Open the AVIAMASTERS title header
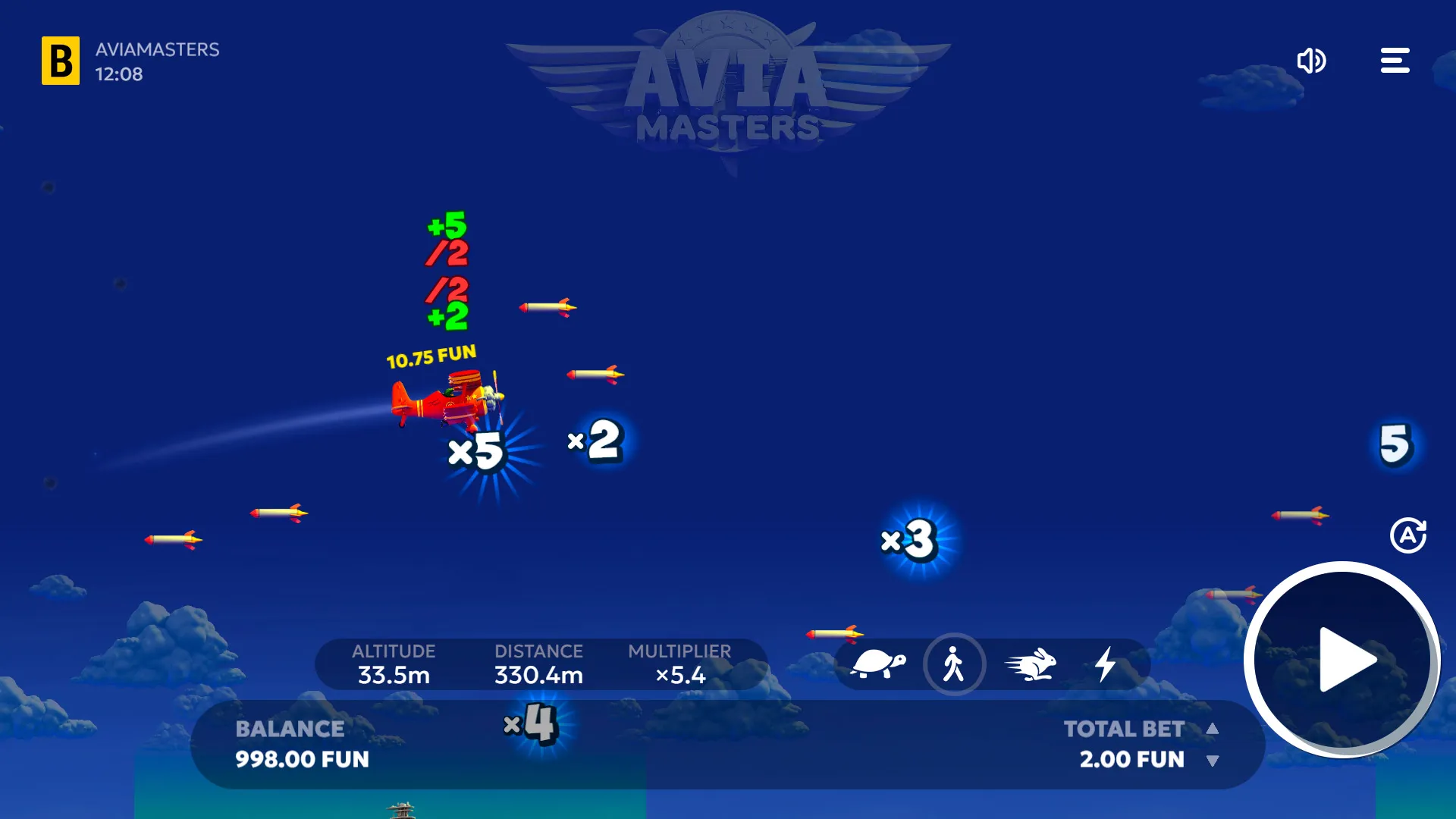The height and width of the screenshot is (819, 1456). point(157,51)
